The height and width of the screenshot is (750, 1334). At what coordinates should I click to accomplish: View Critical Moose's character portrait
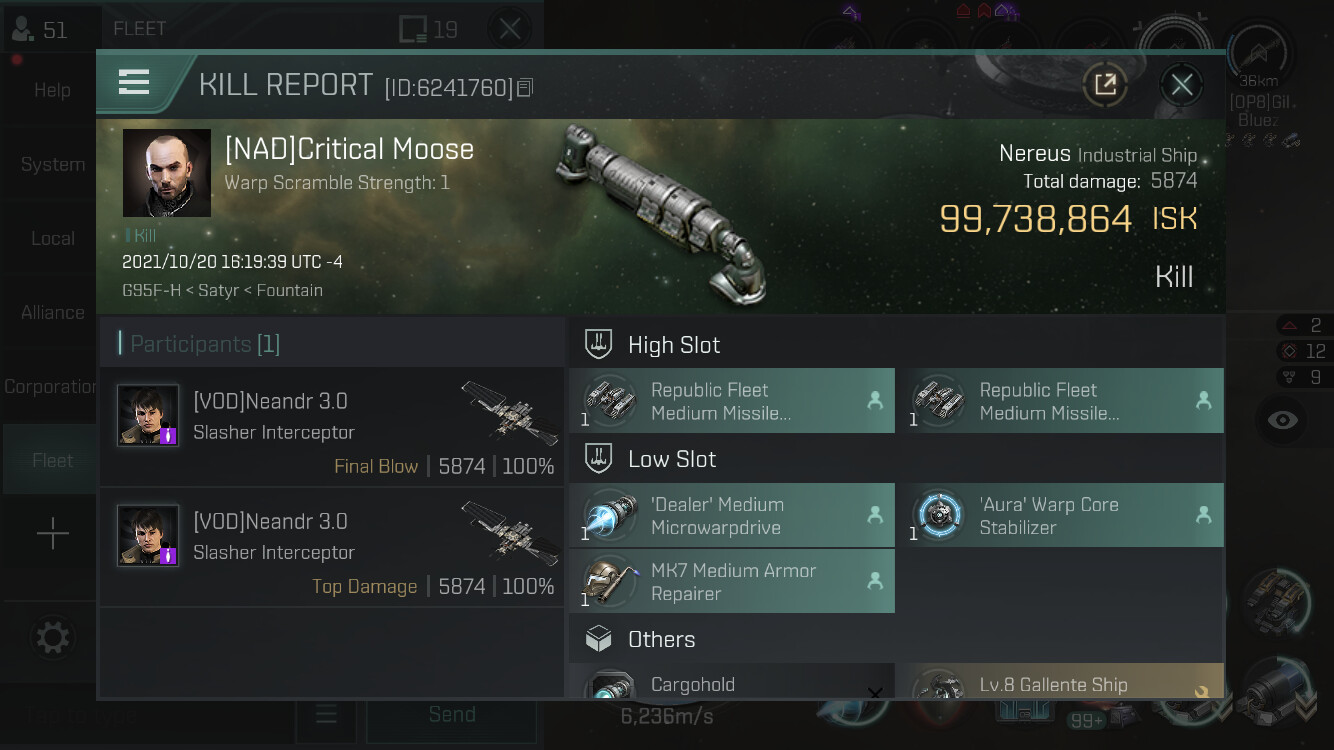pyautogui.click(x=166, y=173)
